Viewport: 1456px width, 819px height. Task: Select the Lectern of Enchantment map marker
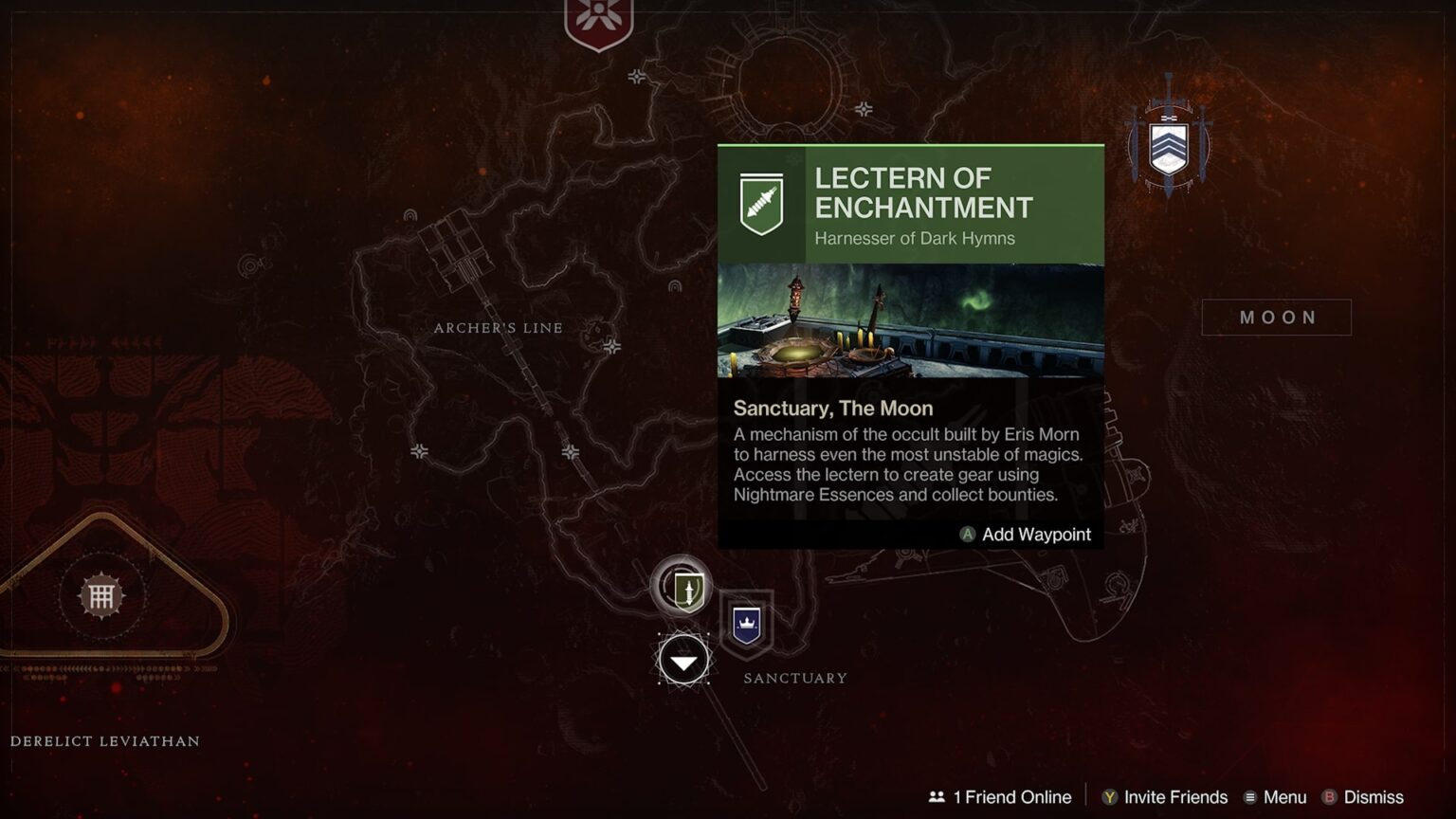coord(682,588)
